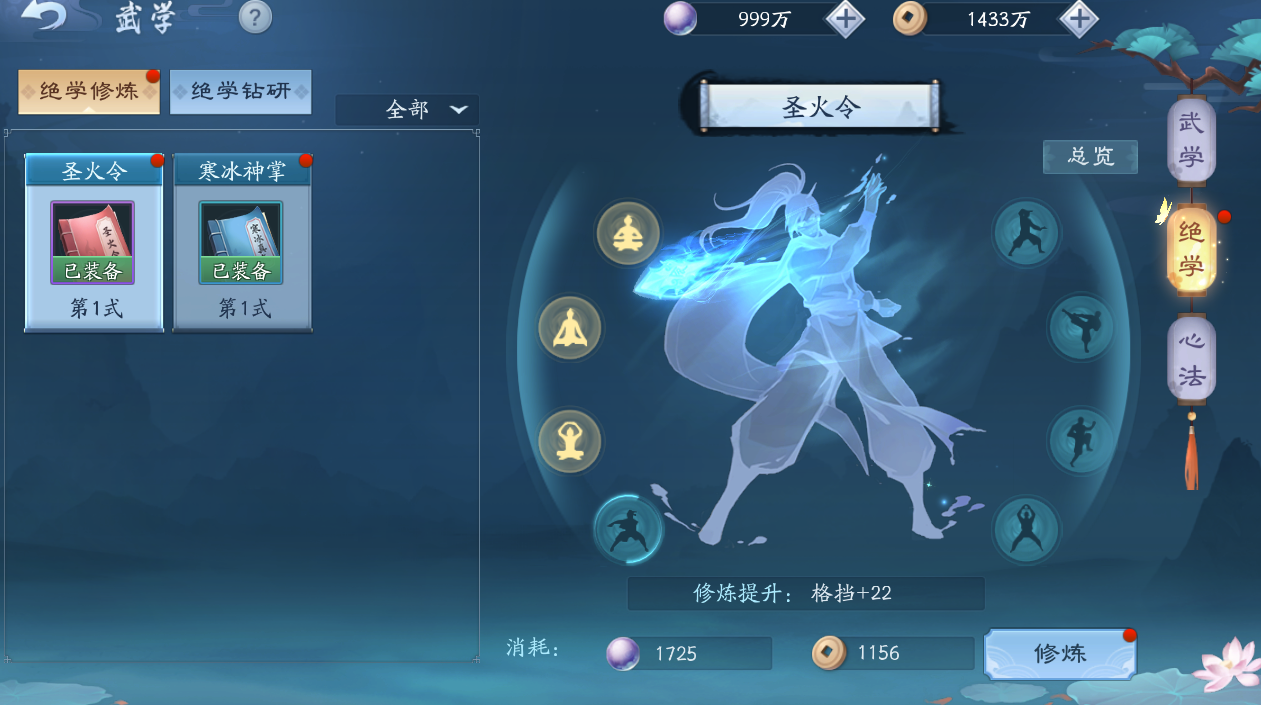Switch to the 武学 lantern tab
The height and width of the screenshot is (705, 1261).
tap(1191, 141)
